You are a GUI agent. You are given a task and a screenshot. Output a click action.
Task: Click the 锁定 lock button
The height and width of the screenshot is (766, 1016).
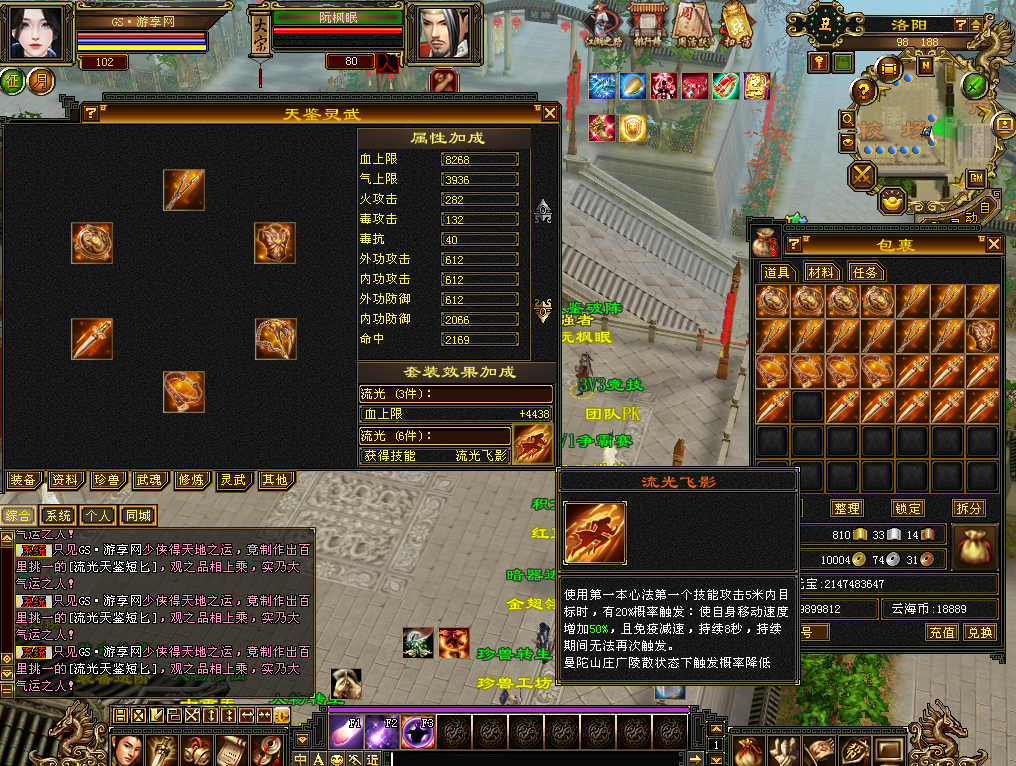(907, 508)
